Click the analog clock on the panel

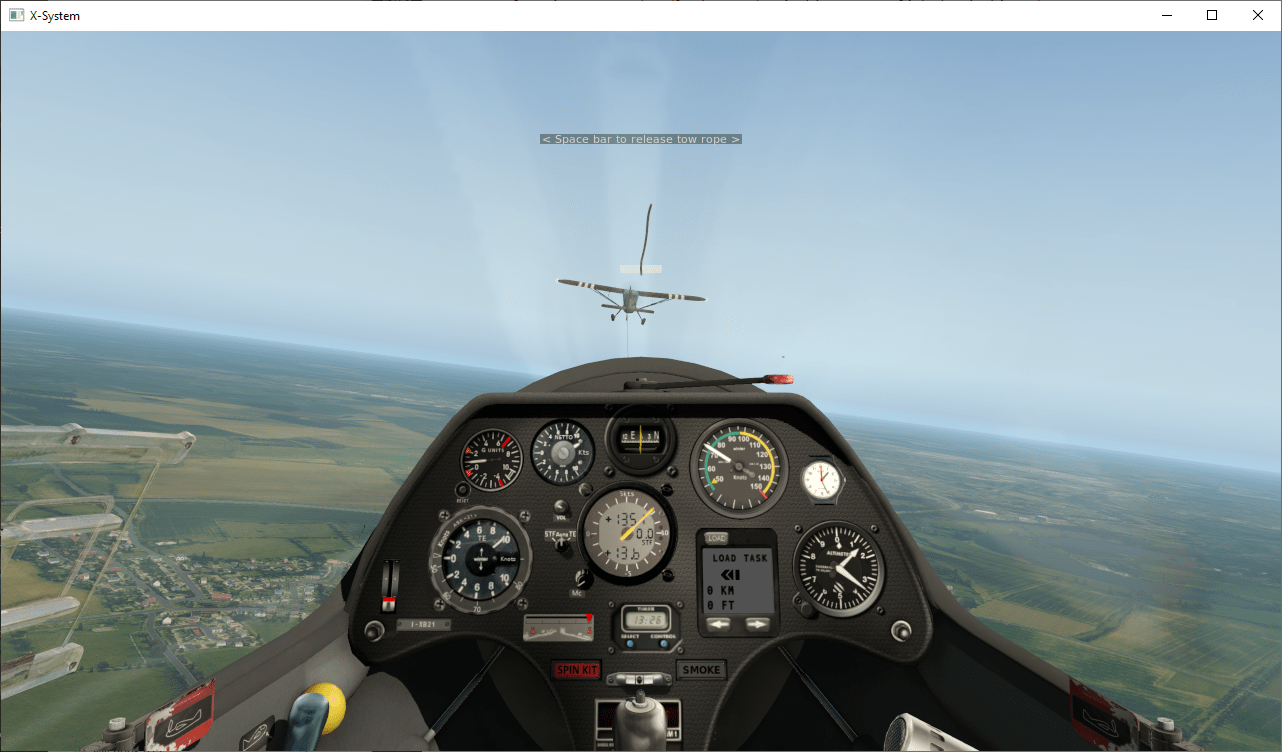[x=822, y=478]
